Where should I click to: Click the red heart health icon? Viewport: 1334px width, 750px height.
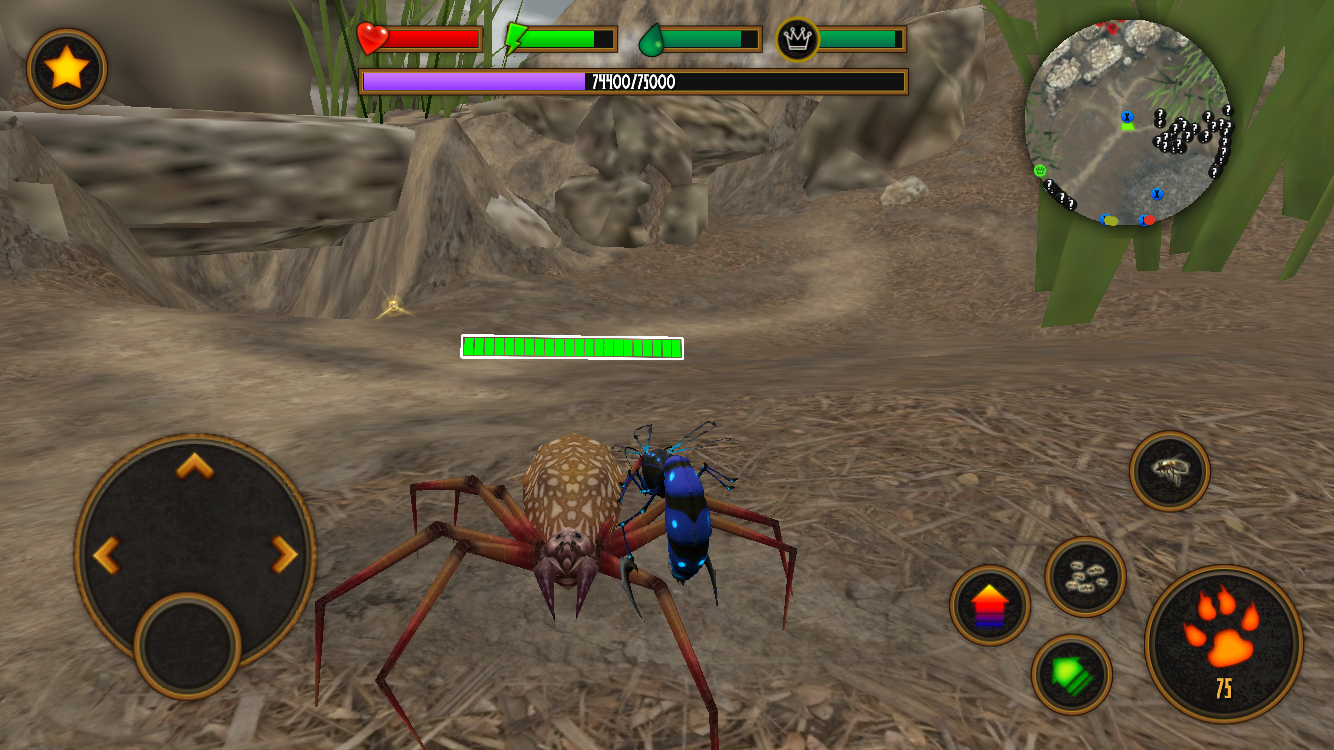(x=372, y=37)
